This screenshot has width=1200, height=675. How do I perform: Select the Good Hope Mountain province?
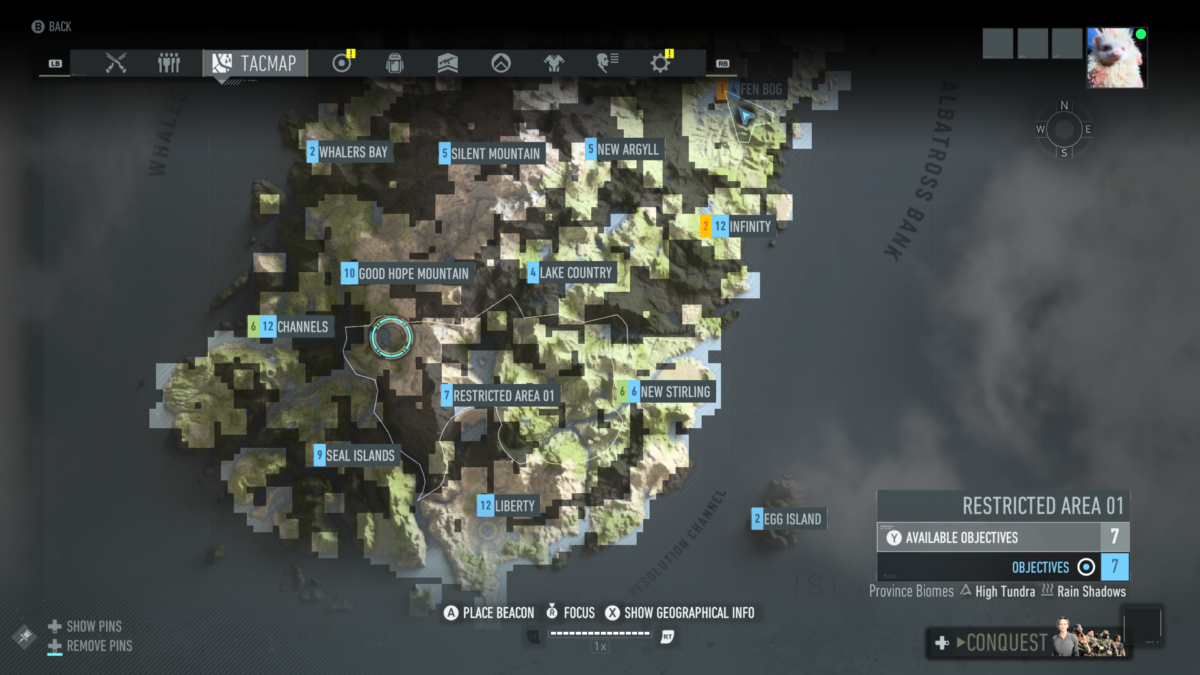pyautogui.click(x=406, y=273)
